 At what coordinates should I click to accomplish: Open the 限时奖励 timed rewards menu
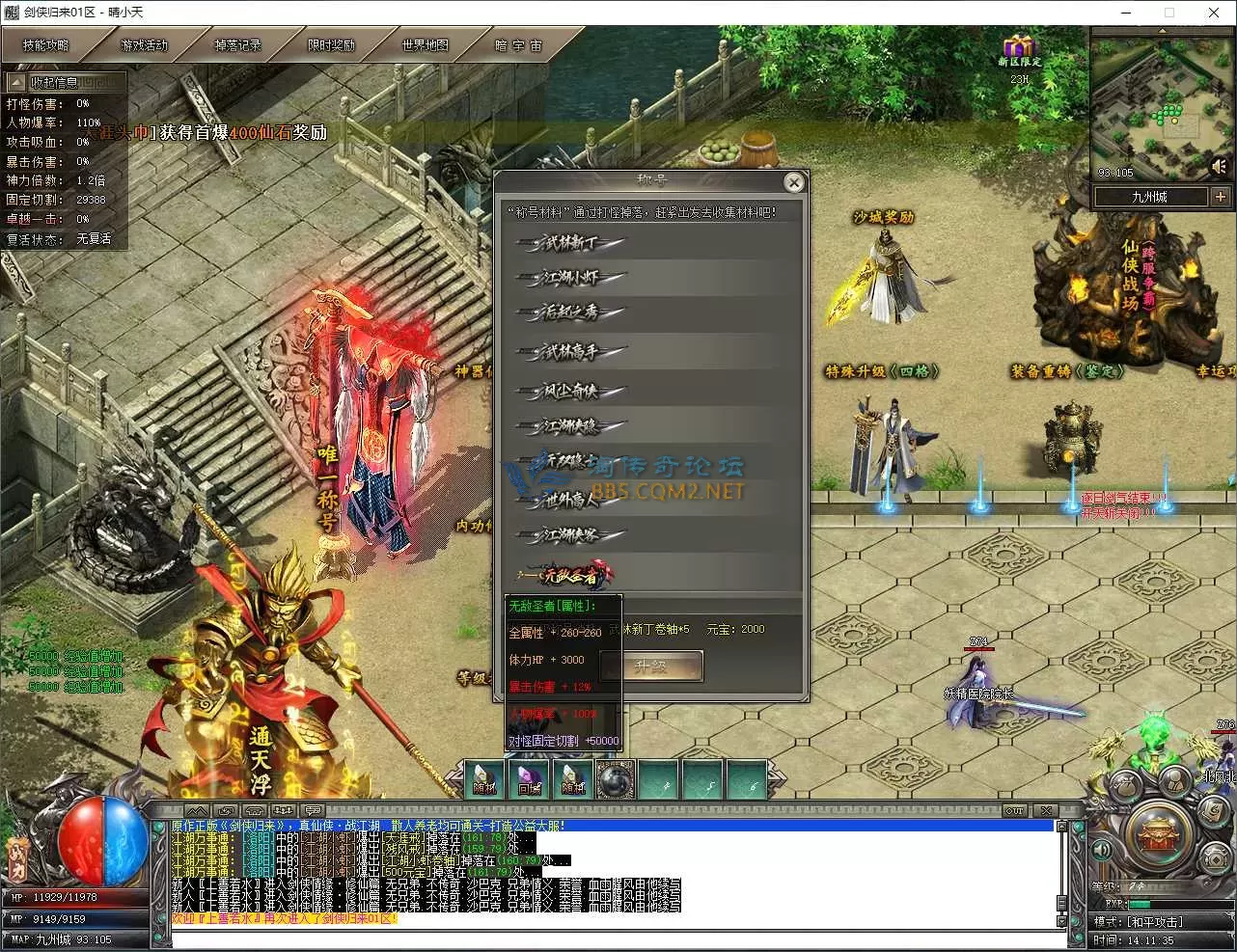331,45
